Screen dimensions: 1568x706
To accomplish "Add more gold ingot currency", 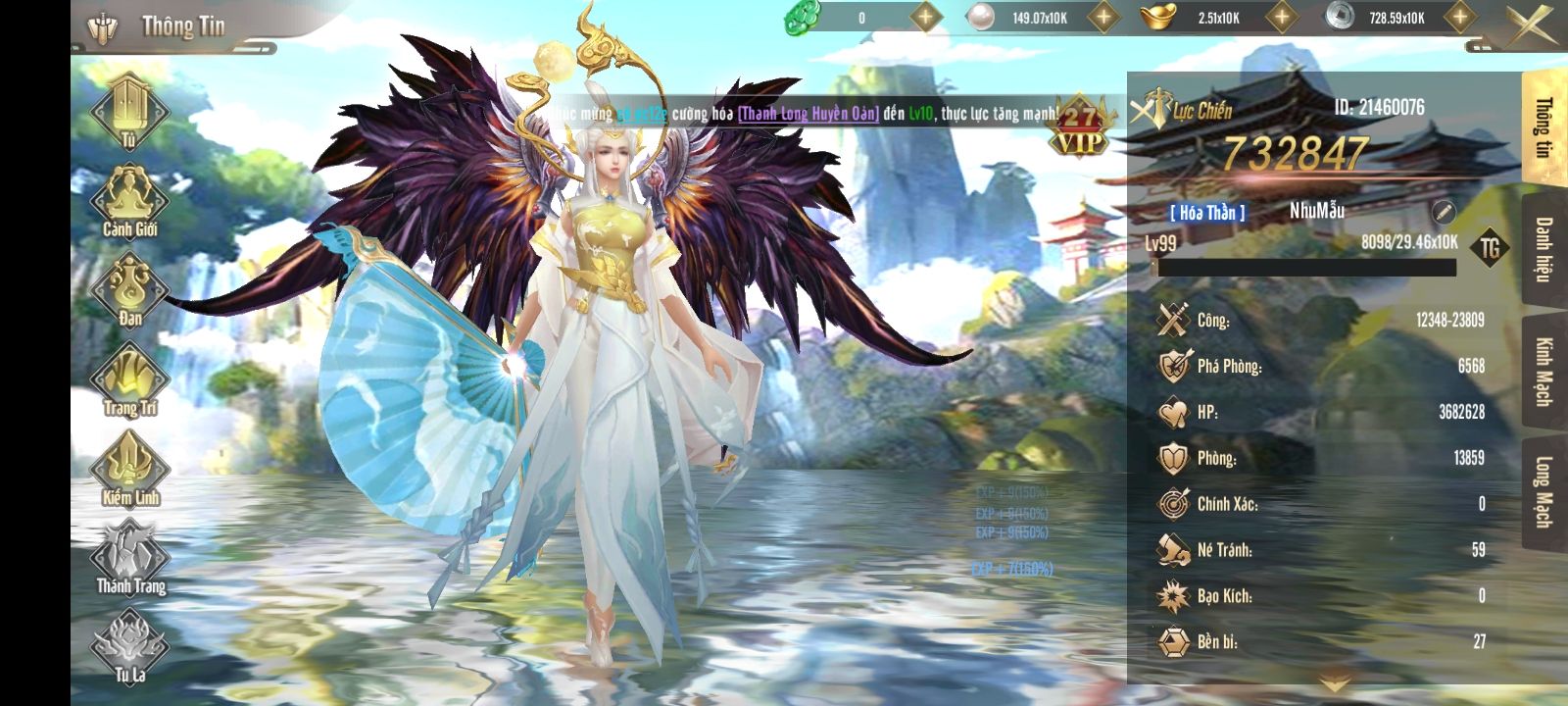I will click(1281, 17).
